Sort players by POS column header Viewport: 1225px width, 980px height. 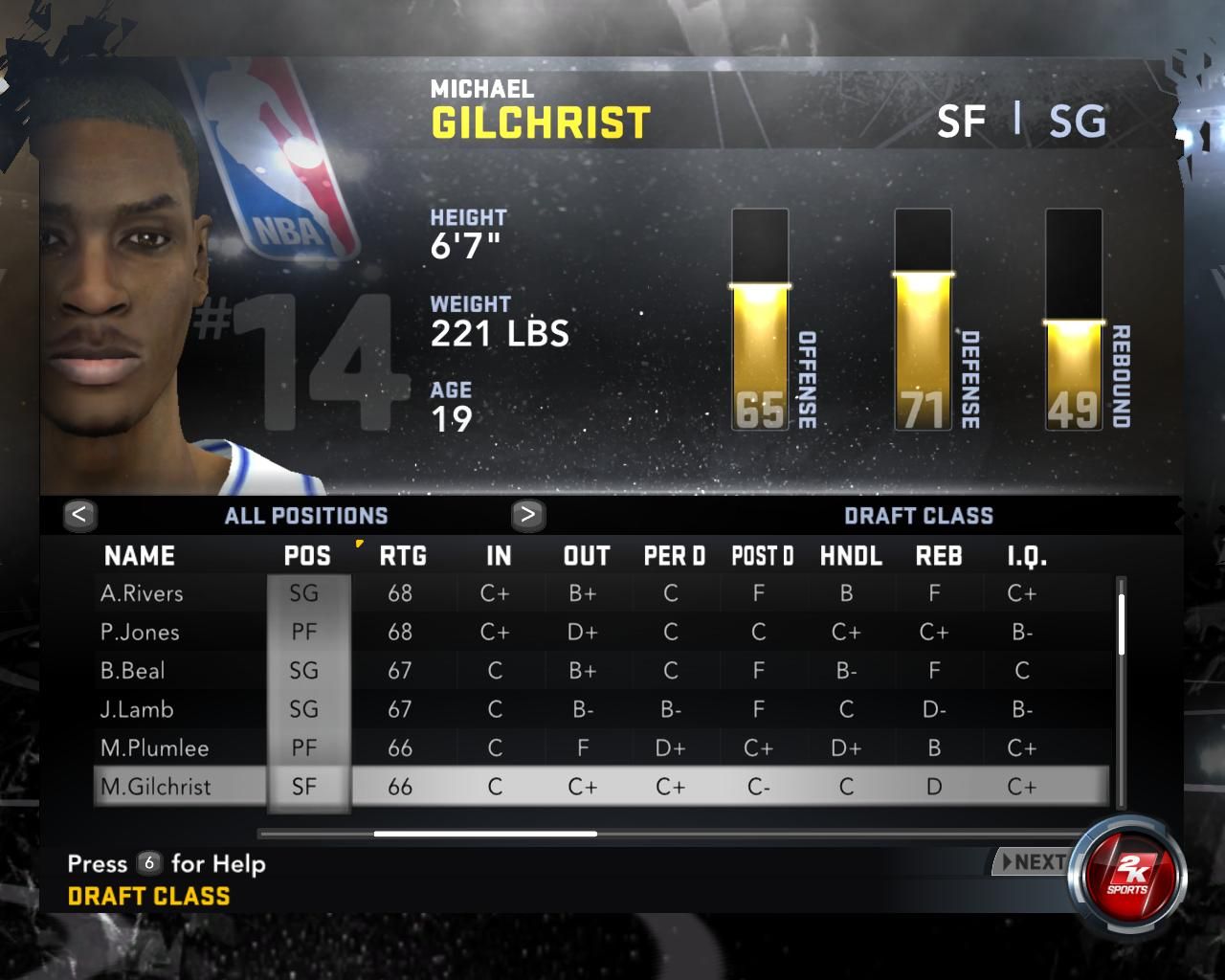(x=307, y=556)
